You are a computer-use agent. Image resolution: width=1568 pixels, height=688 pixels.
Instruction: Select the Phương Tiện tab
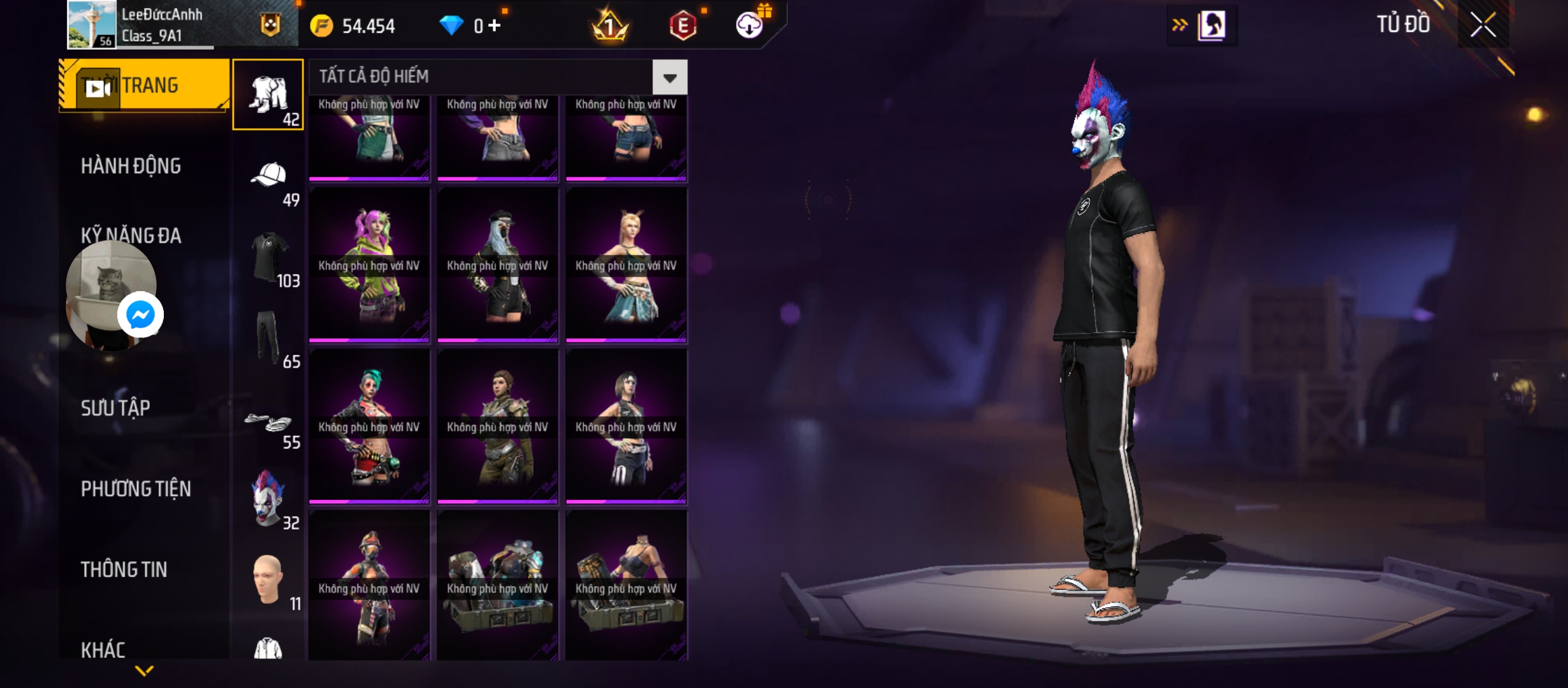(136, 489)
